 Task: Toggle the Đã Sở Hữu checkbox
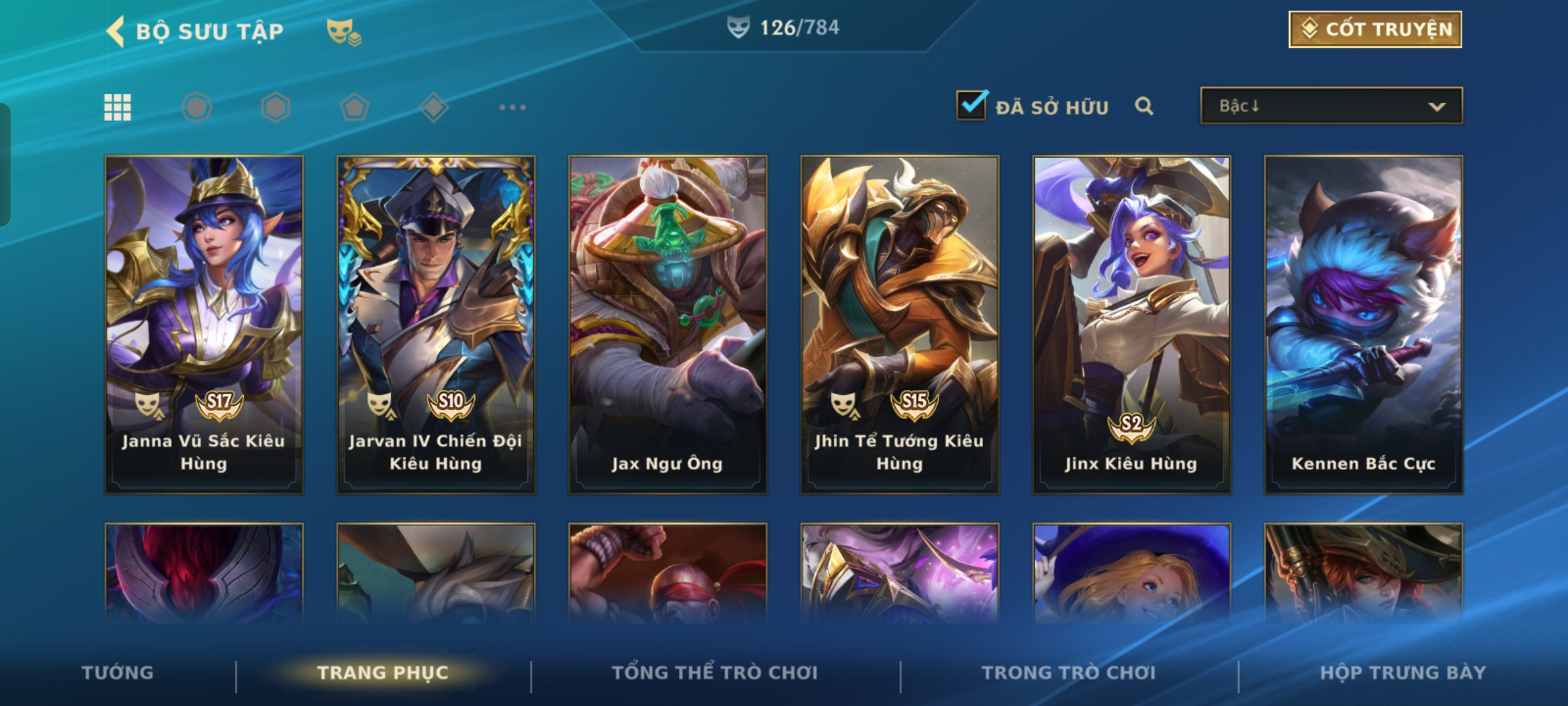[971, 106]
